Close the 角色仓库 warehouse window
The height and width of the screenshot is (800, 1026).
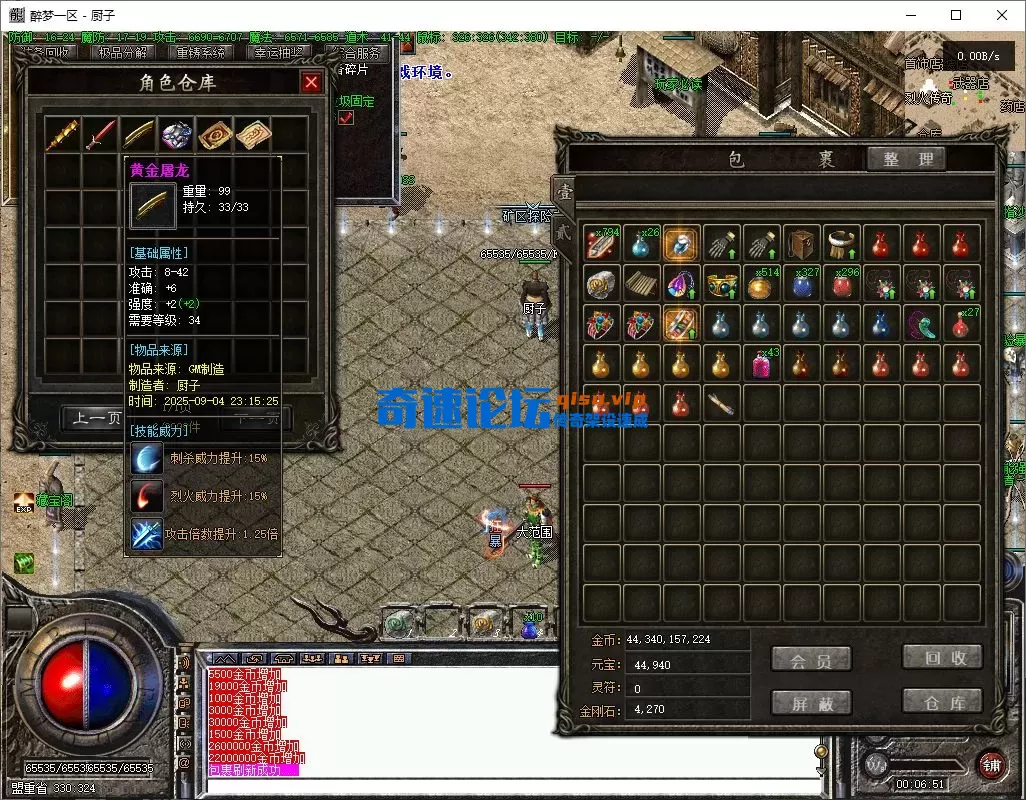[x=312, y=82]
